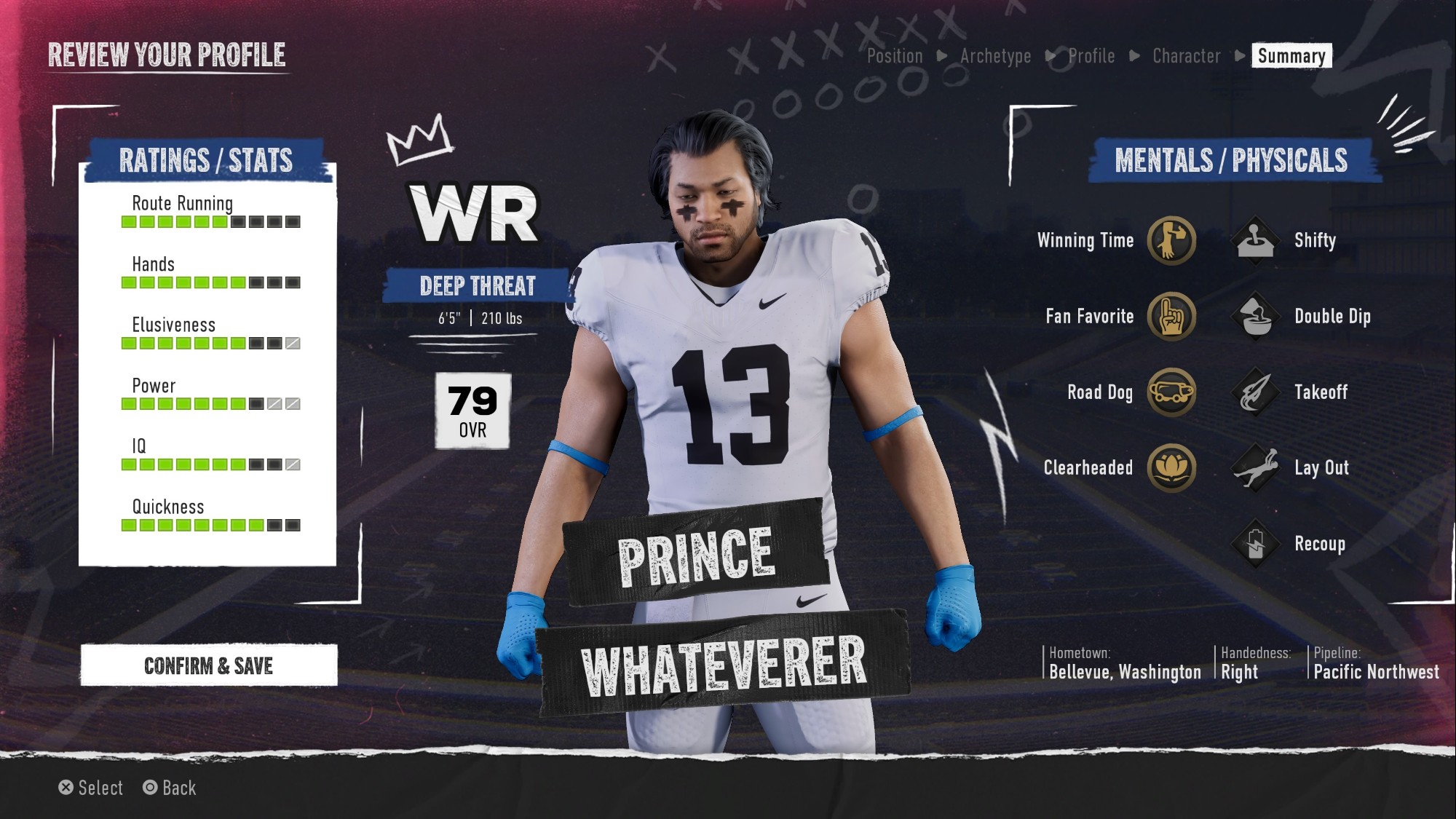Select the Summary step tab
Image resolution: width=1456 pixels, height=819 pixels.
click(x=1291, y=56)
